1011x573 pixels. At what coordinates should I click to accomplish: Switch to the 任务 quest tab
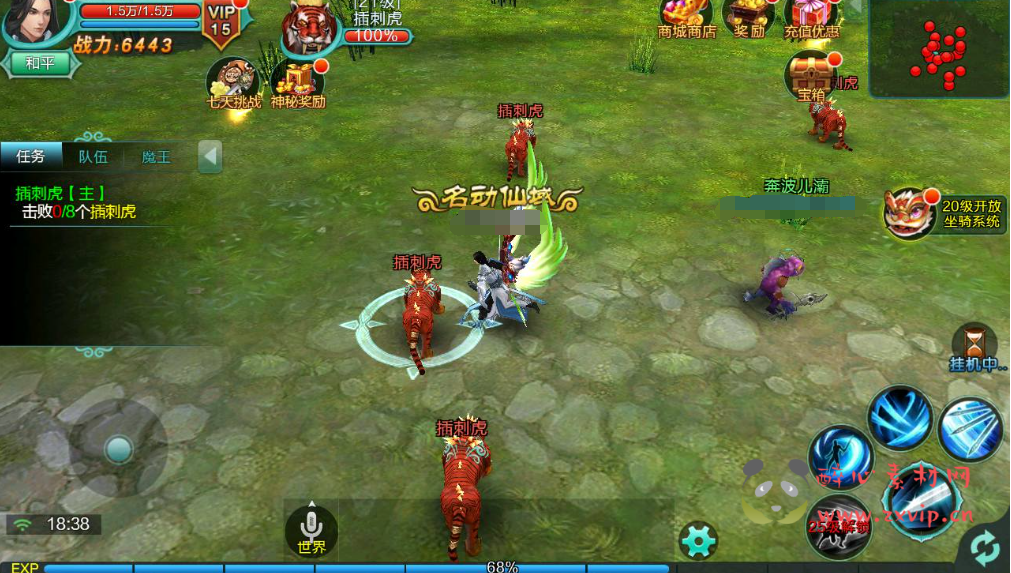[31, 156]
